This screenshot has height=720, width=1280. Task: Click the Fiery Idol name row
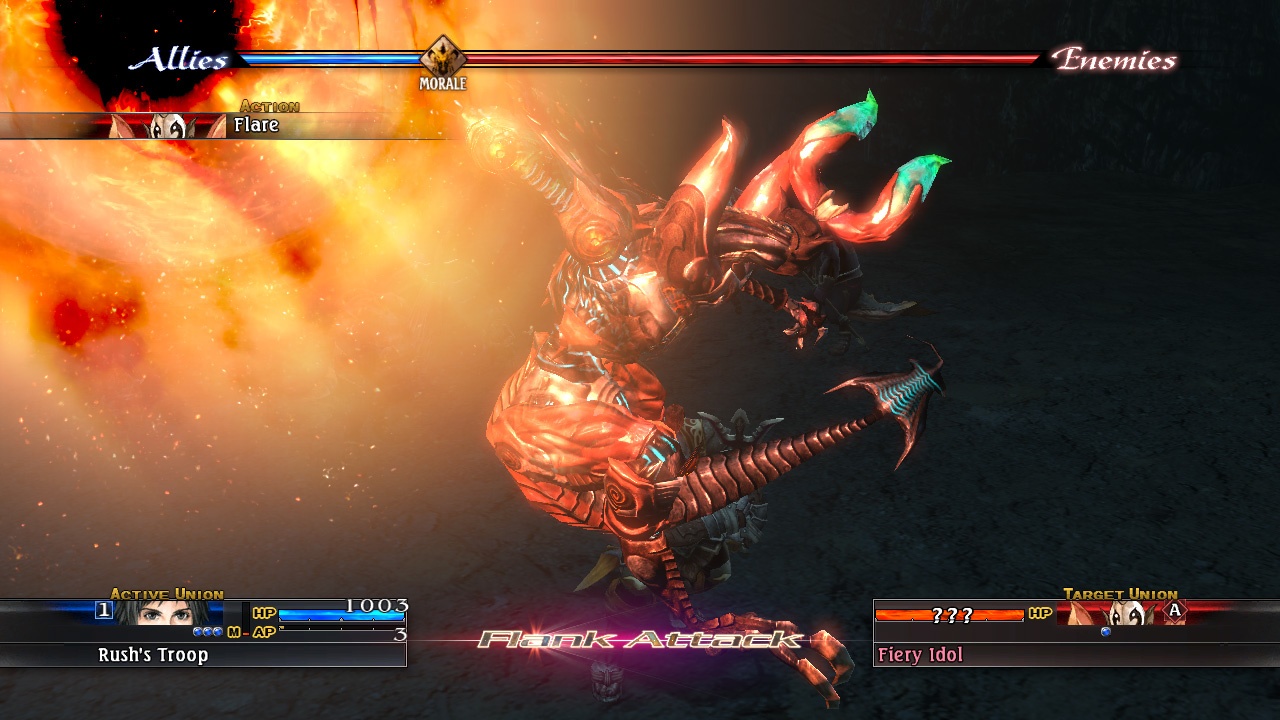1075,655
